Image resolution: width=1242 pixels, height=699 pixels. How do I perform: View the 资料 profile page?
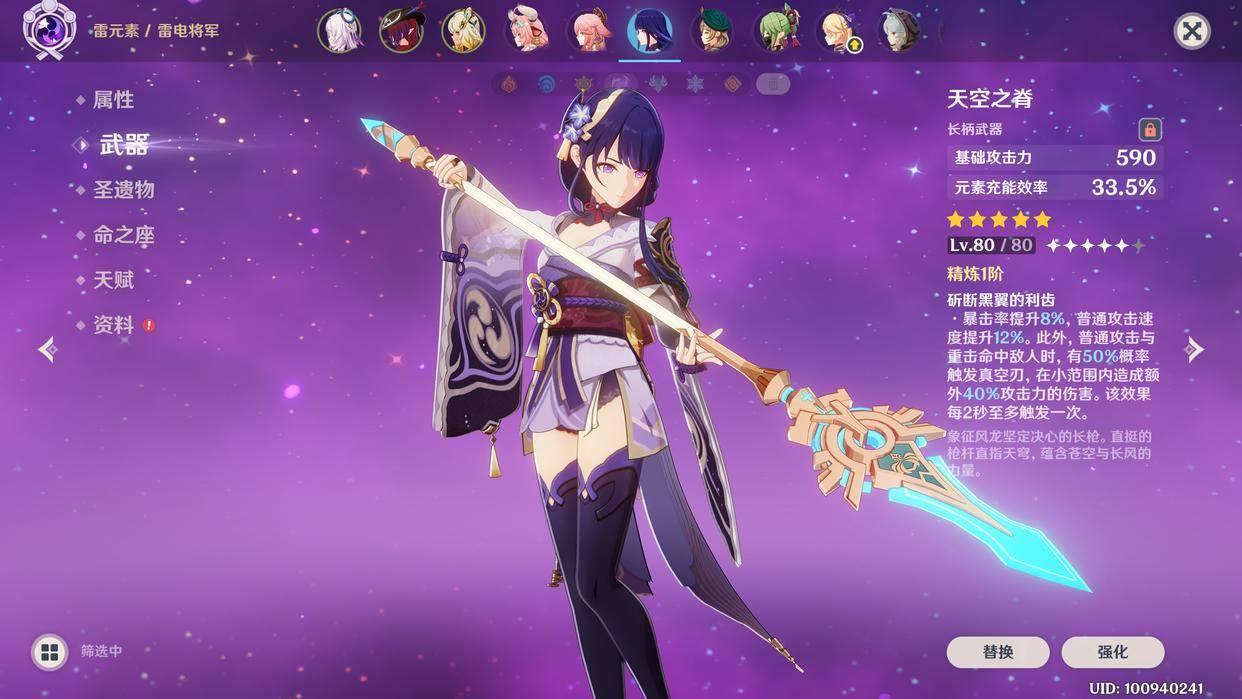113,325
